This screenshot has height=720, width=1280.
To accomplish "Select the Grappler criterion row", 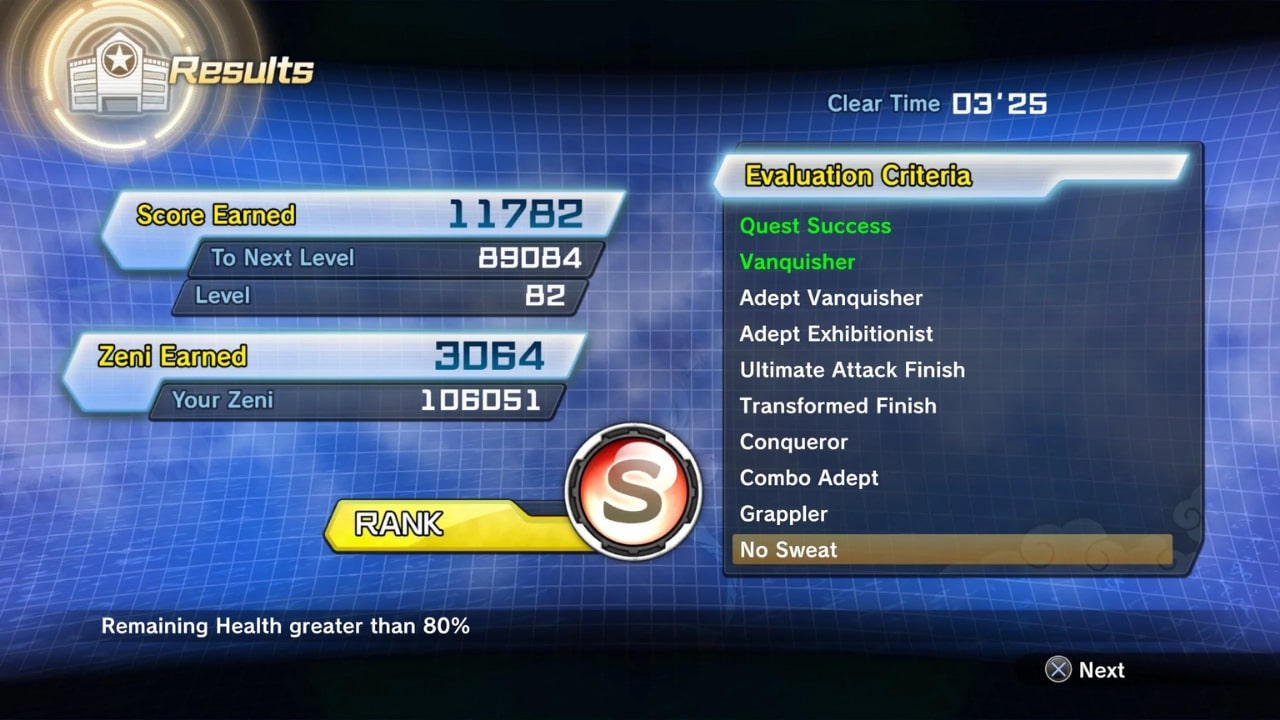I will click(783, 514).
